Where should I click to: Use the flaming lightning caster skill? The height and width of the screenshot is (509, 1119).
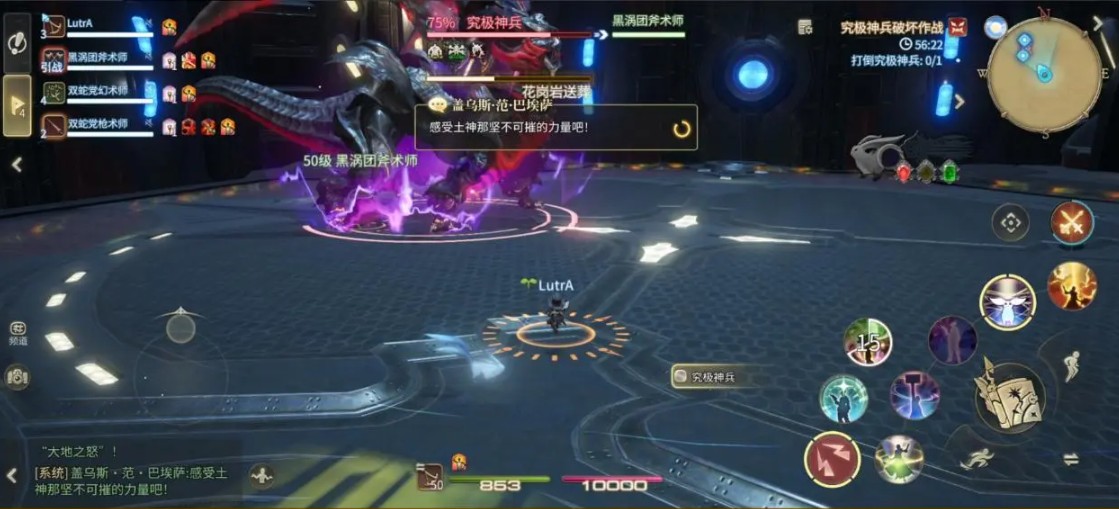point(1071,286)
